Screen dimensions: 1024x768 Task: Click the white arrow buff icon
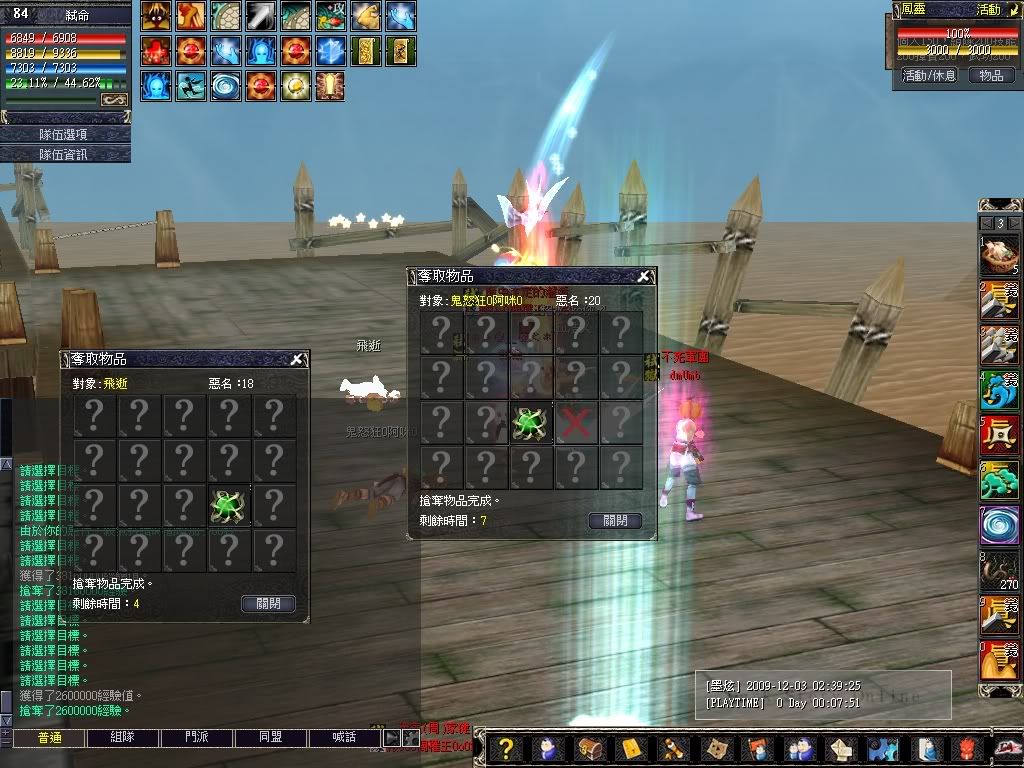point(261,16)
